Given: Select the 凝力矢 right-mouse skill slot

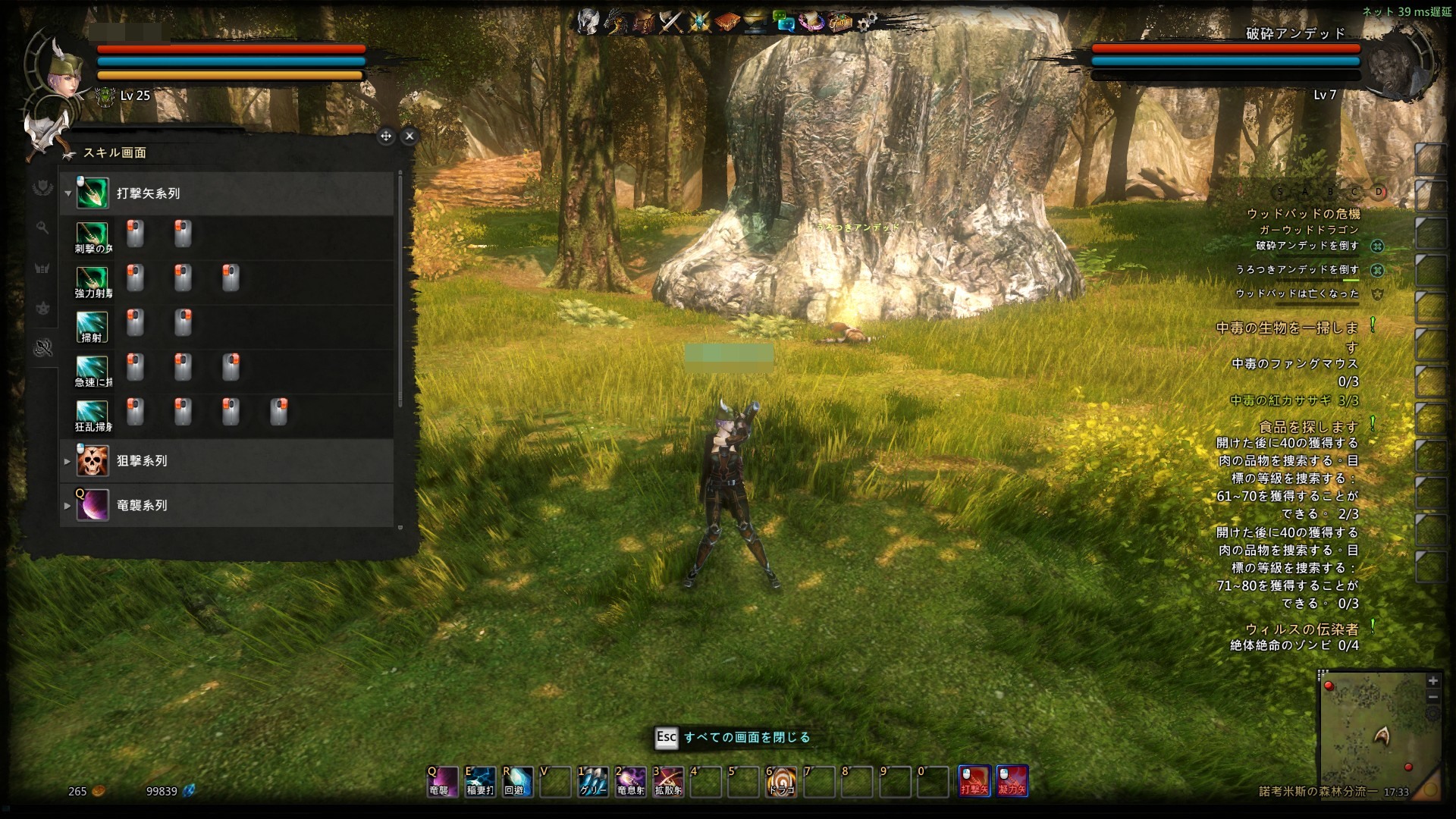Looking at the screenshot, I should click(1012, 781).
